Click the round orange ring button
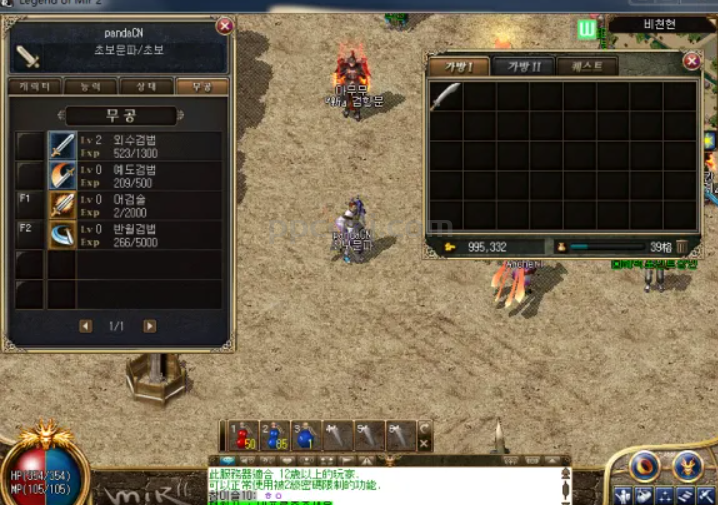 [x=647, y=465]
